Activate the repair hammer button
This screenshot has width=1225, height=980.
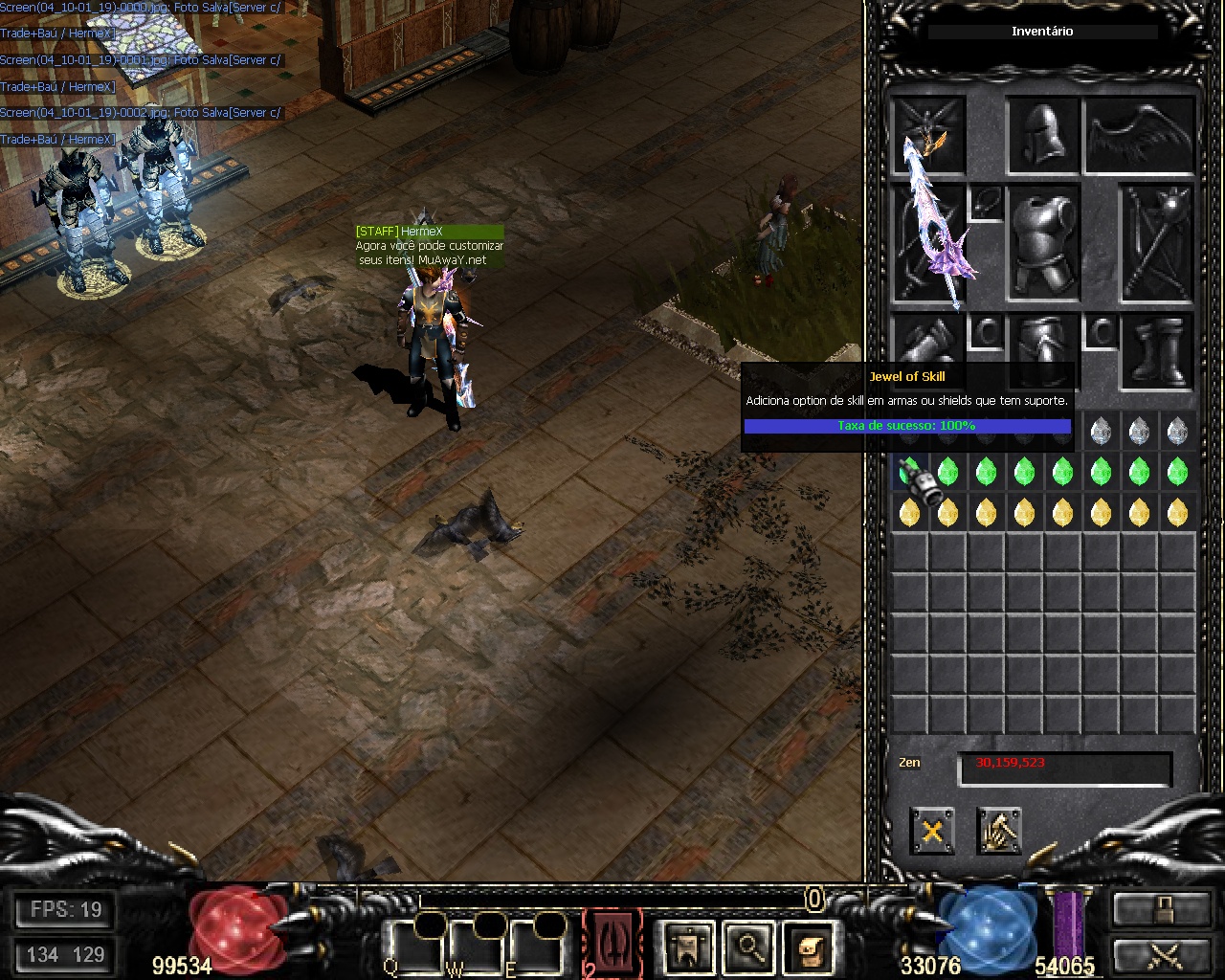[x=998, y=830]
